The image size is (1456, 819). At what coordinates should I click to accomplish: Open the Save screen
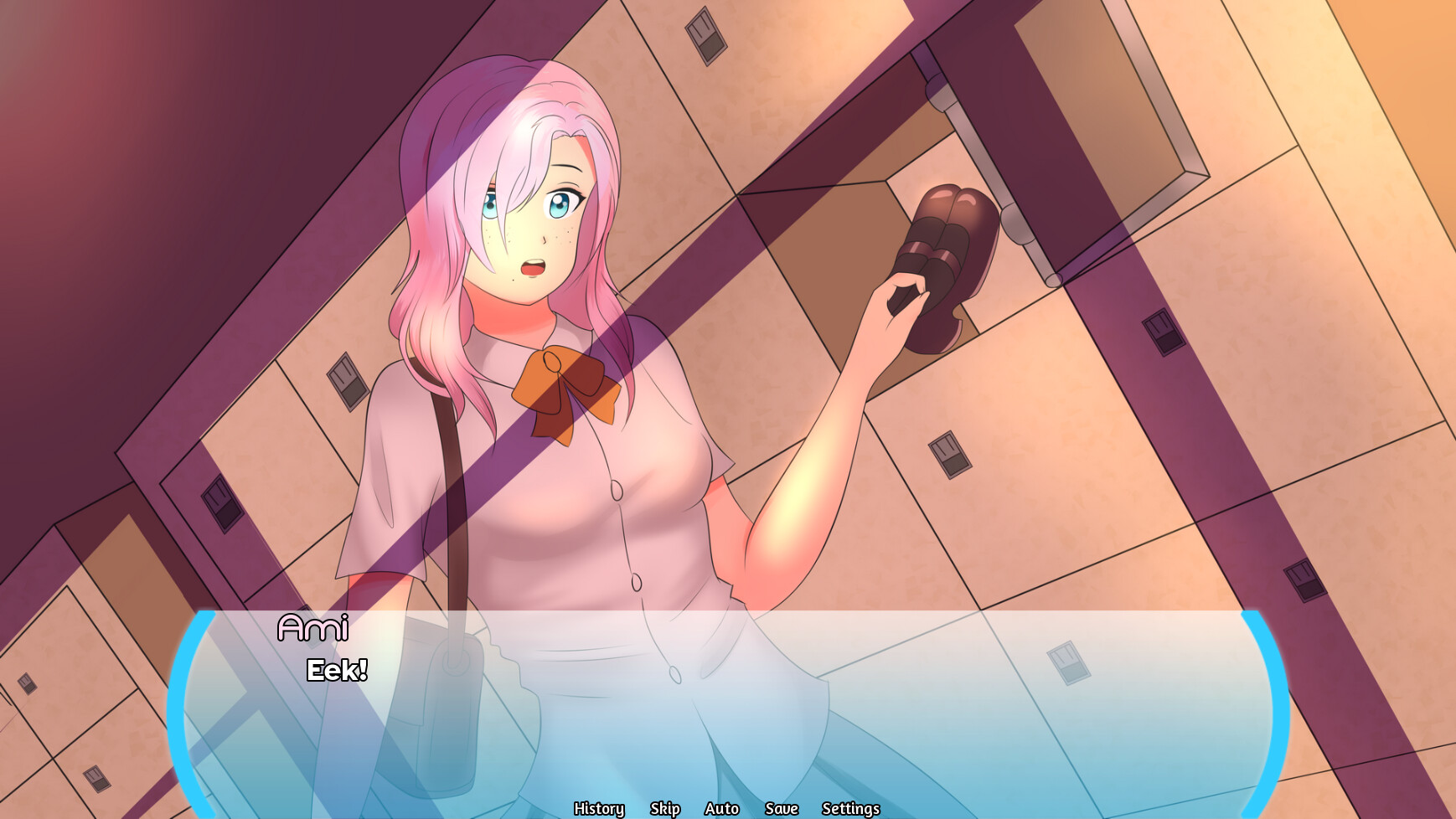coord(780,809)
